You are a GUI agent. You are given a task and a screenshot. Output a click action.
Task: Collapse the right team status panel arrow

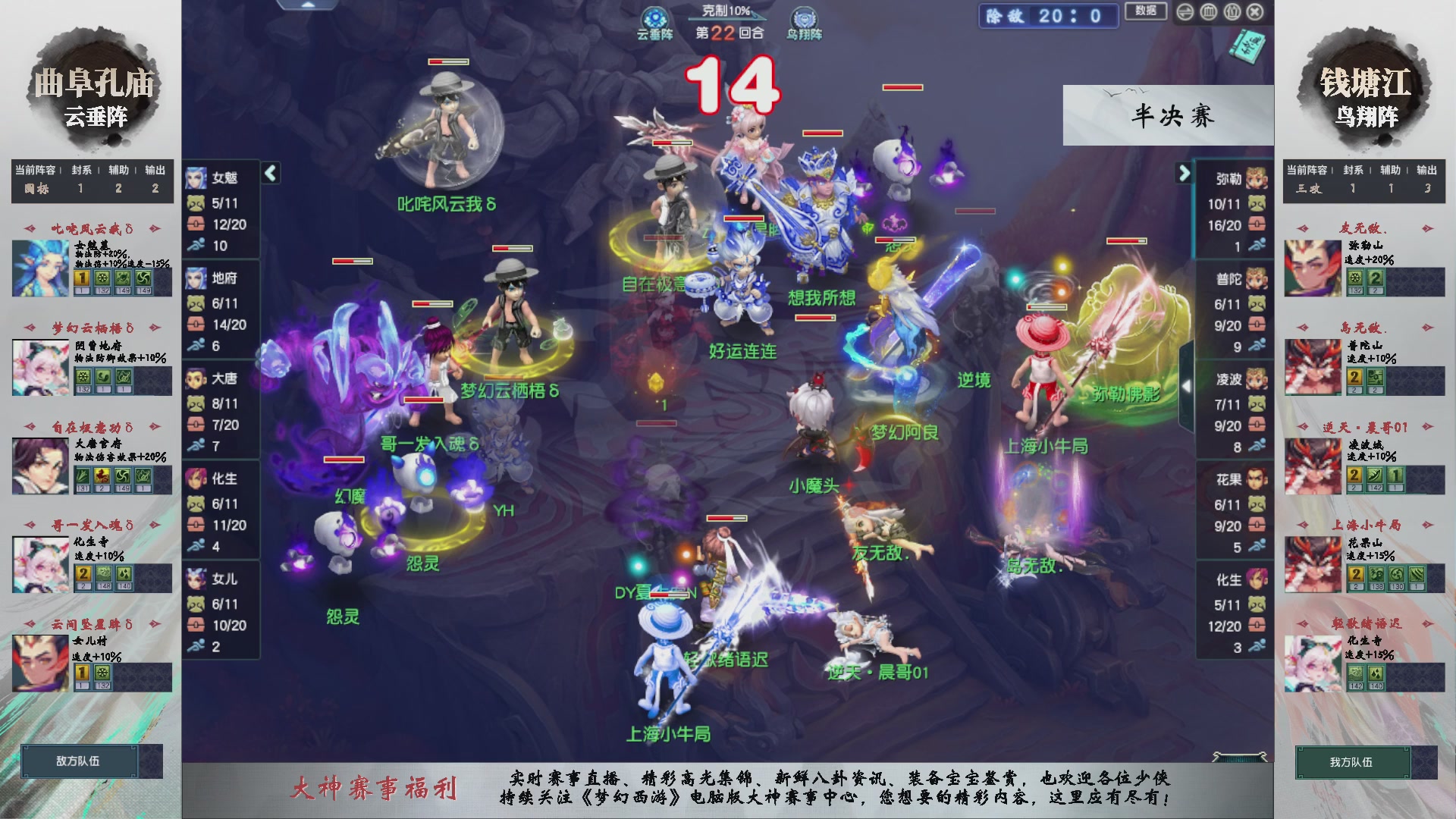coord(1185,173)
